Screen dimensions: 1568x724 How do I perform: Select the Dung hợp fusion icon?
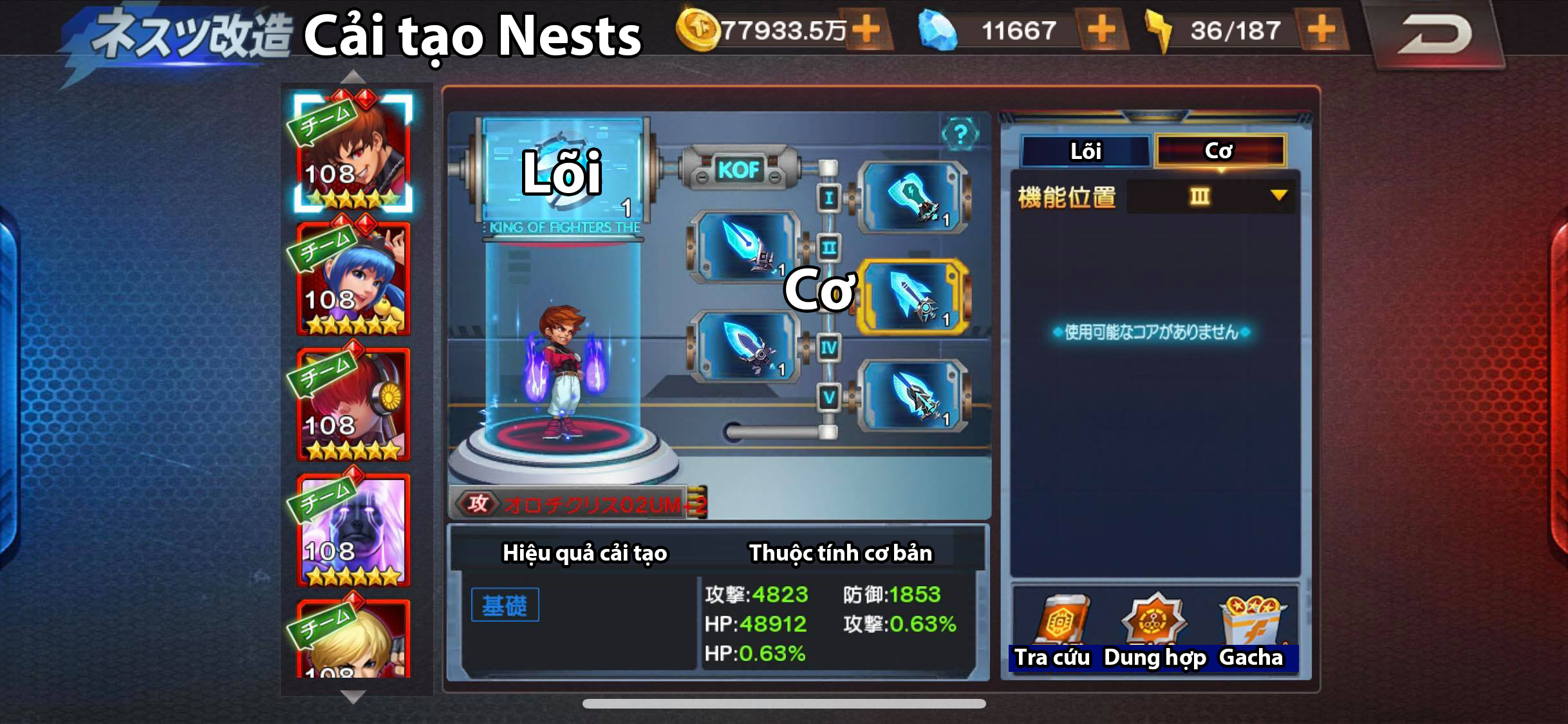coord(1155,621)
